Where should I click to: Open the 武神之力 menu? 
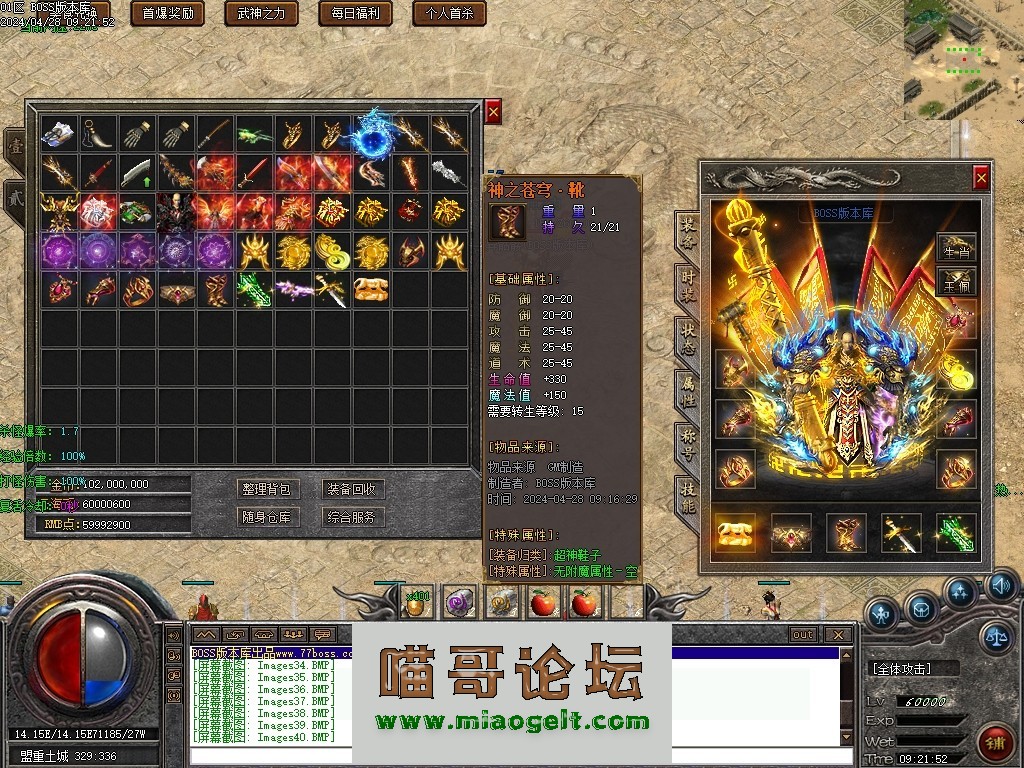pos(261,13)
